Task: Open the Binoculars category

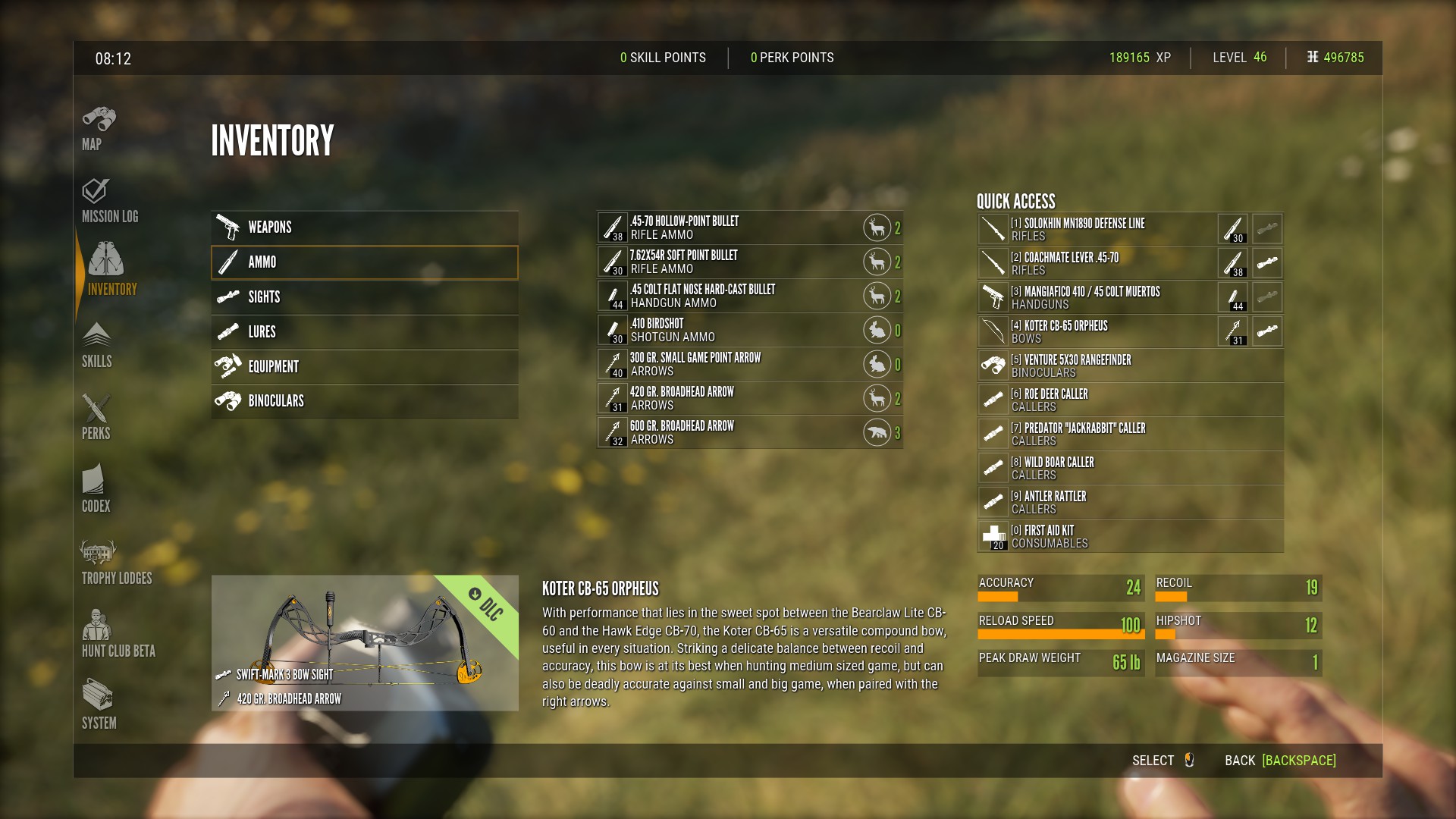Action: [x=364, y=401]
